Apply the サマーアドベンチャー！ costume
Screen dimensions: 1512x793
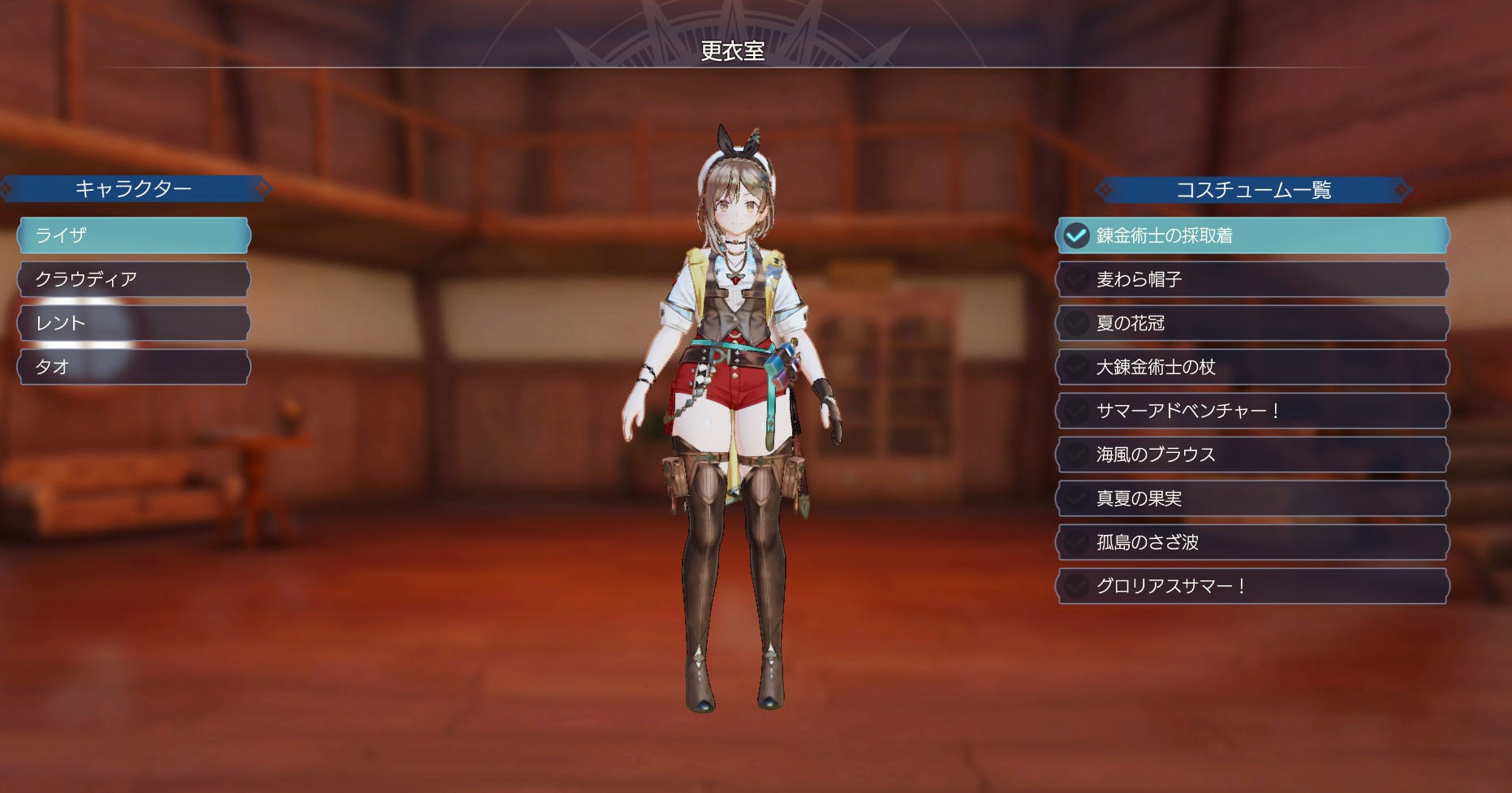(1252, 411)
